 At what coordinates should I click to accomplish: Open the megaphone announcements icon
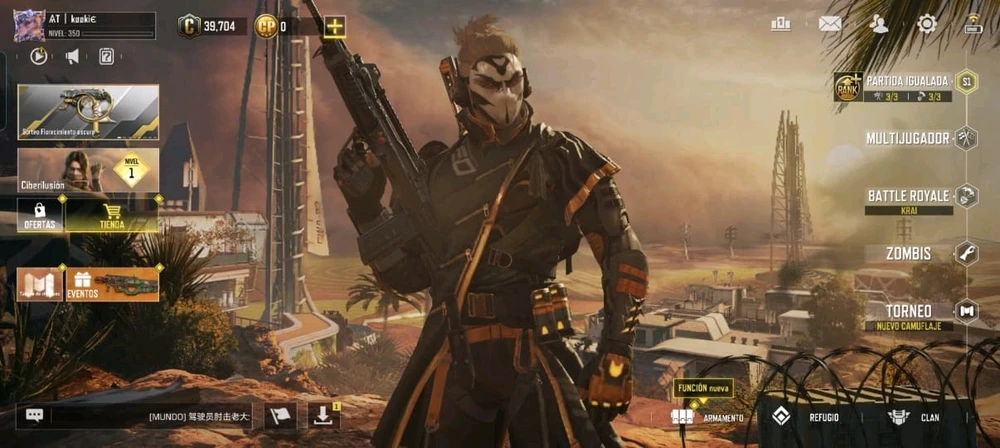72,57
